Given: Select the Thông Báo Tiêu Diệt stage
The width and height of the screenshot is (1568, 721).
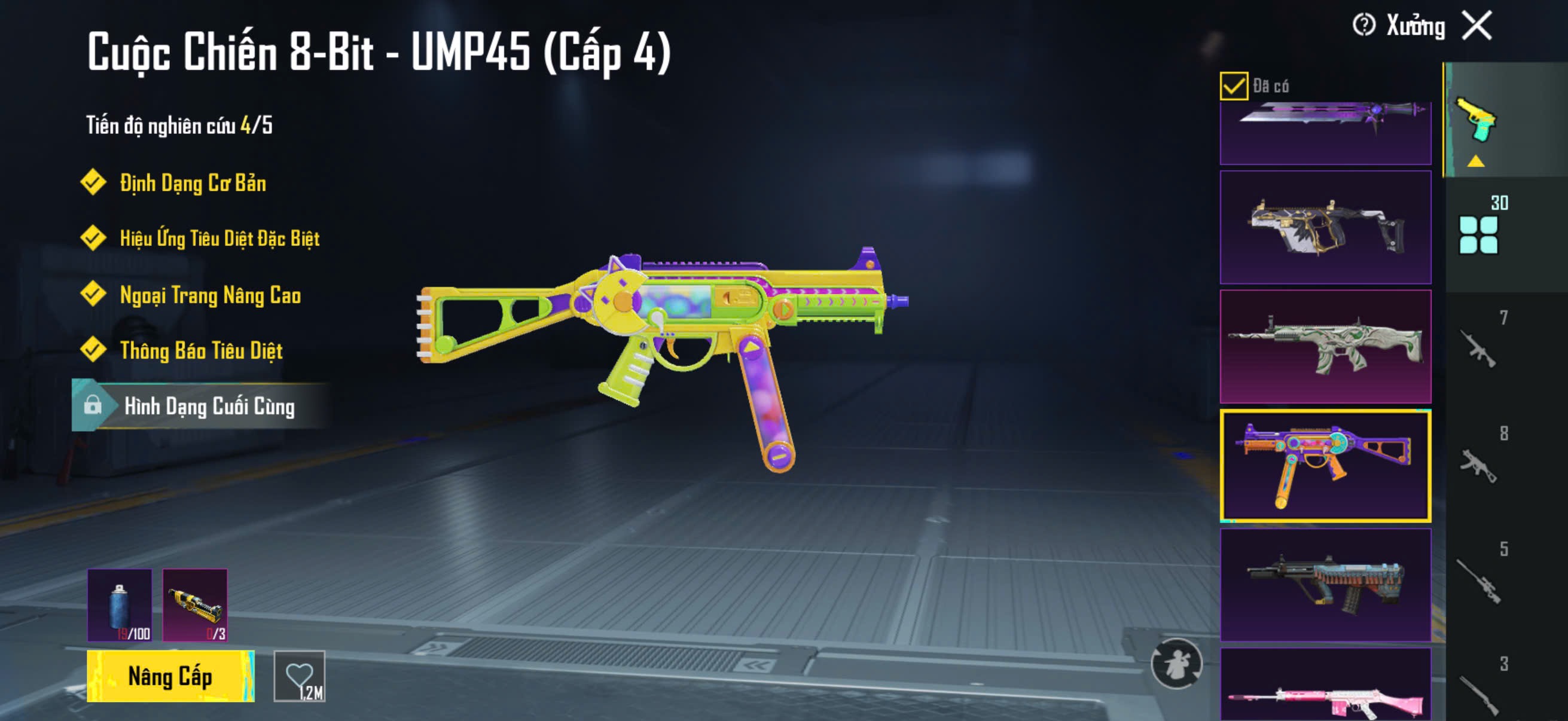Looking at the screenshot, I should click(201, 350).
